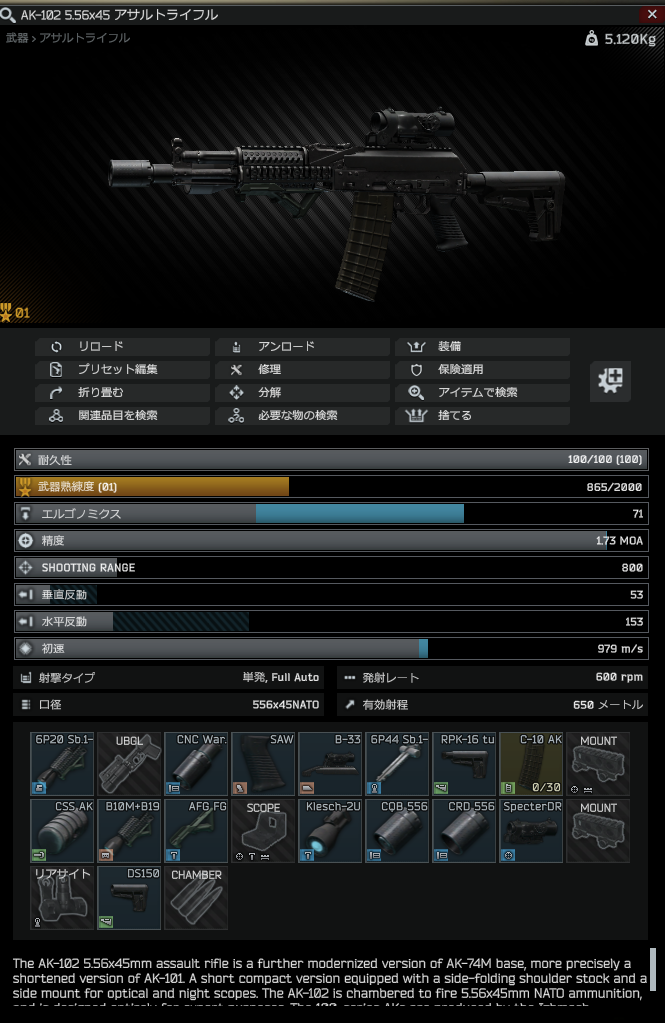Equip the weapon with 装備
Image resolution: width=665 pixels, height=1023 pixels.
click(482, 347)
